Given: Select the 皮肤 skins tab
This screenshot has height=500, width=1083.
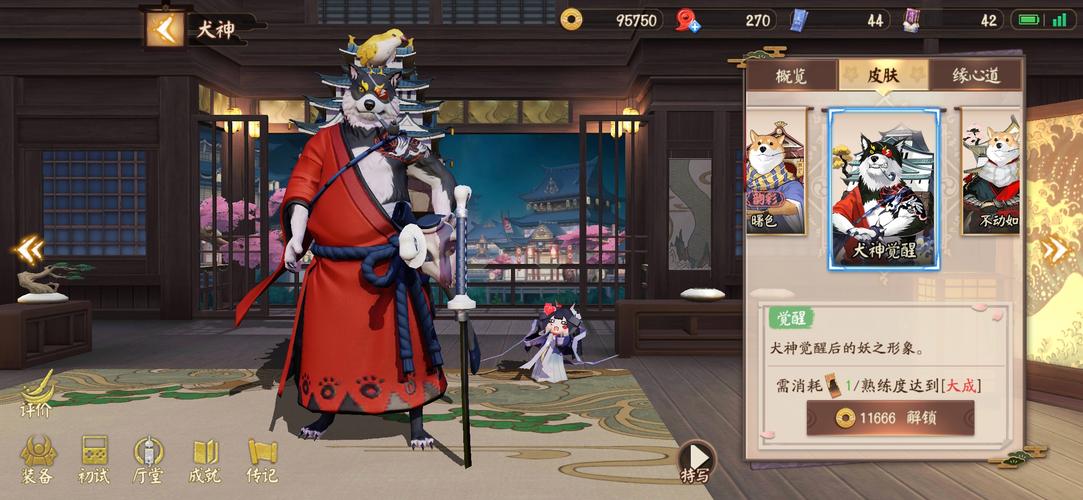Looking at the screenshot, I should coord(883,75).
